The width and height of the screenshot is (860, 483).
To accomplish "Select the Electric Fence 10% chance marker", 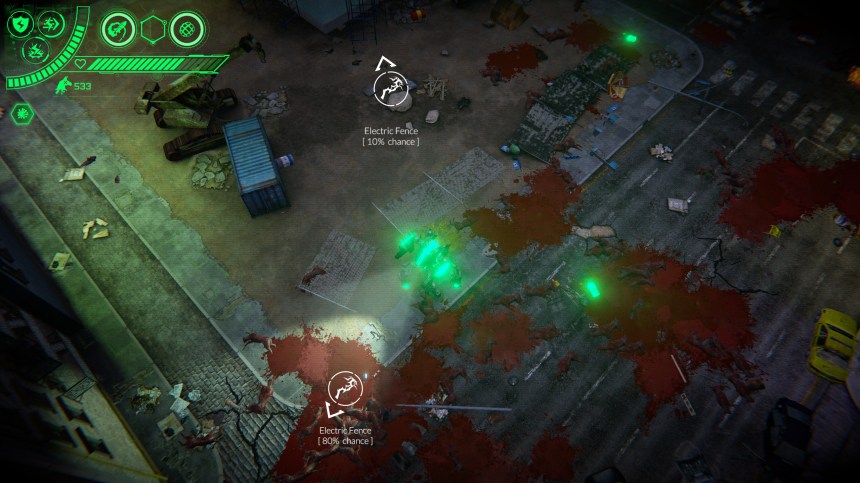I will pos(390,89).
